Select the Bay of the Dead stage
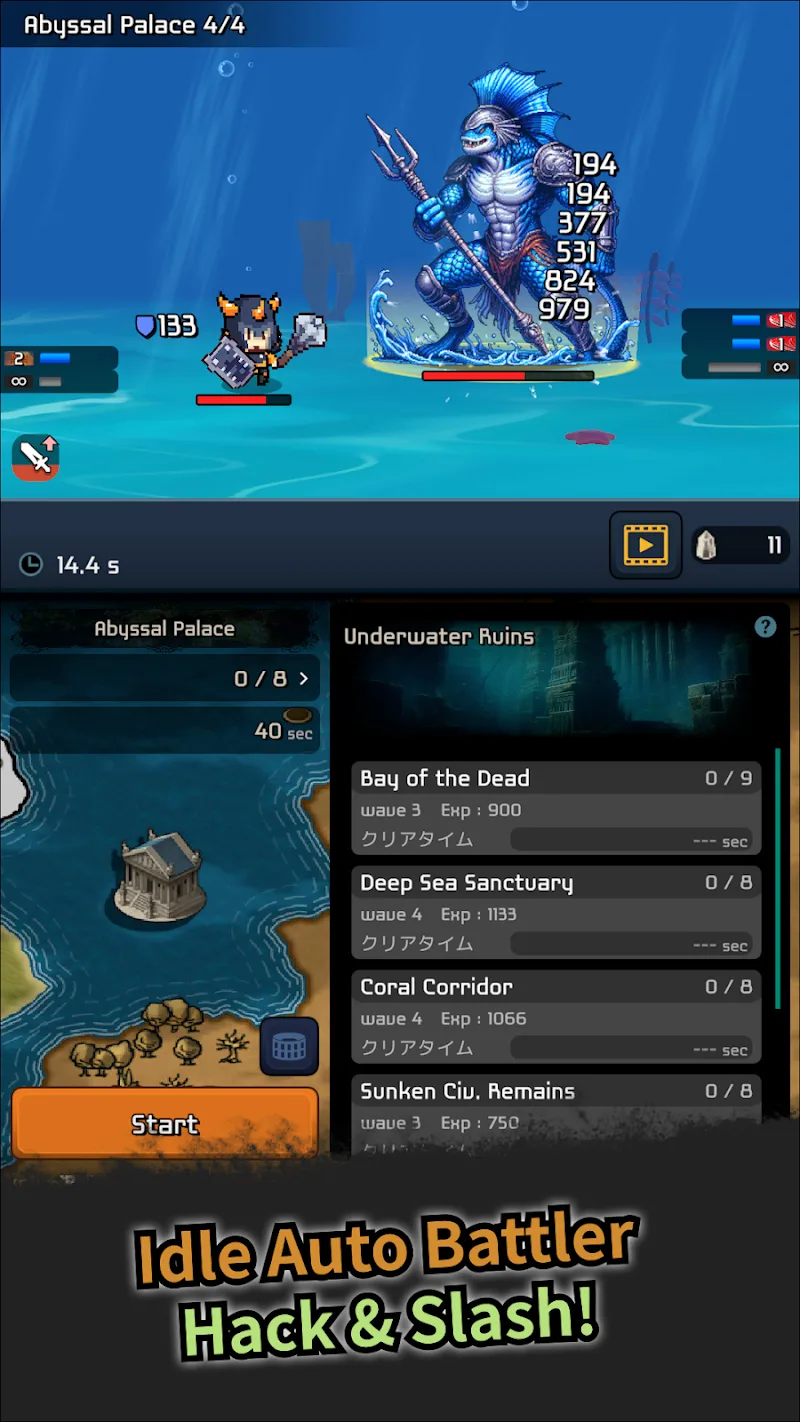 pyautogui.click(x=556, y=808)
